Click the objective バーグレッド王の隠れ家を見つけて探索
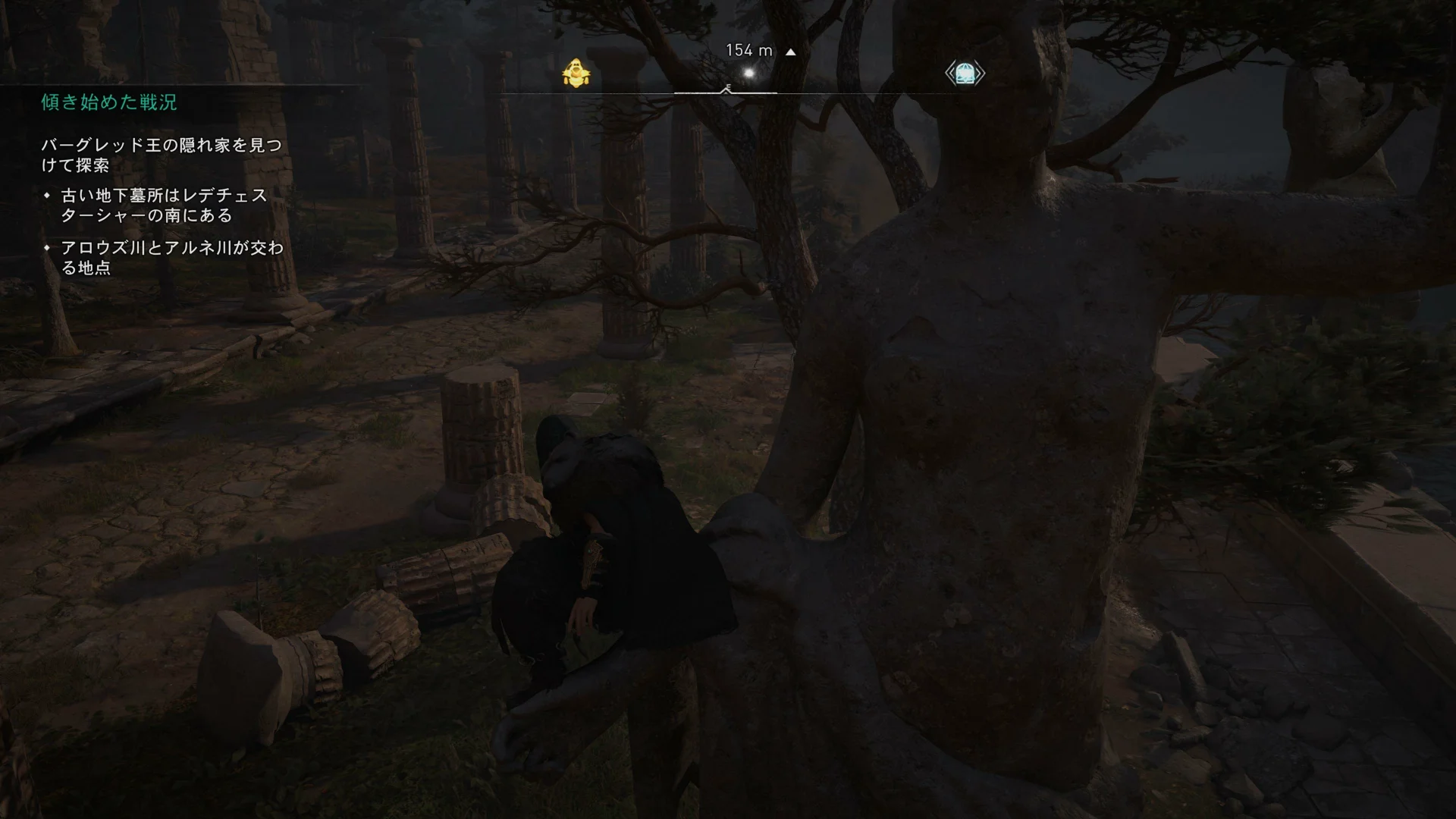 tap(161, 155)
